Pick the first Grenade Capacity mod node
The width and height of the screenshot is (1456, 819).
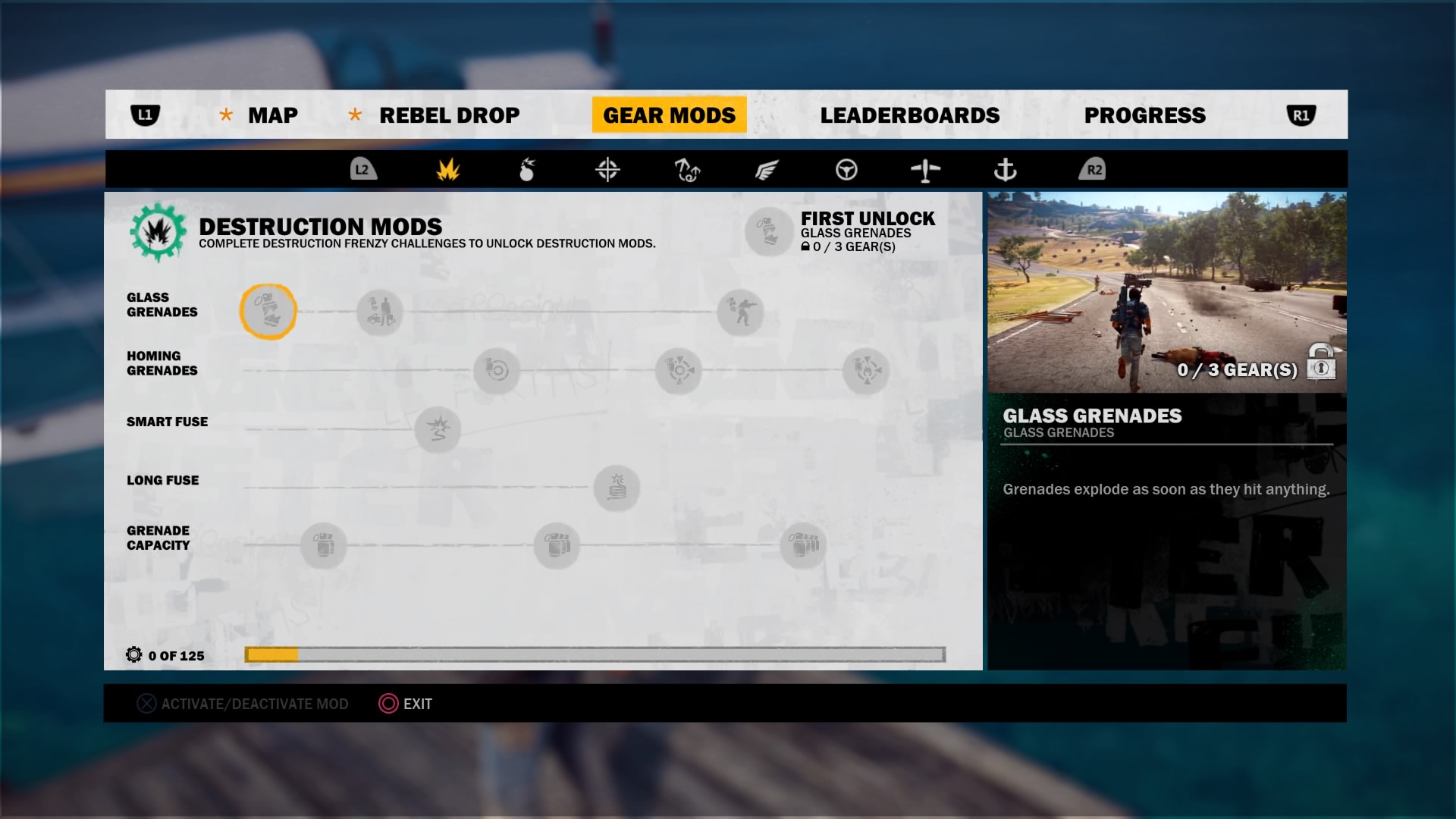pos(324,545)
